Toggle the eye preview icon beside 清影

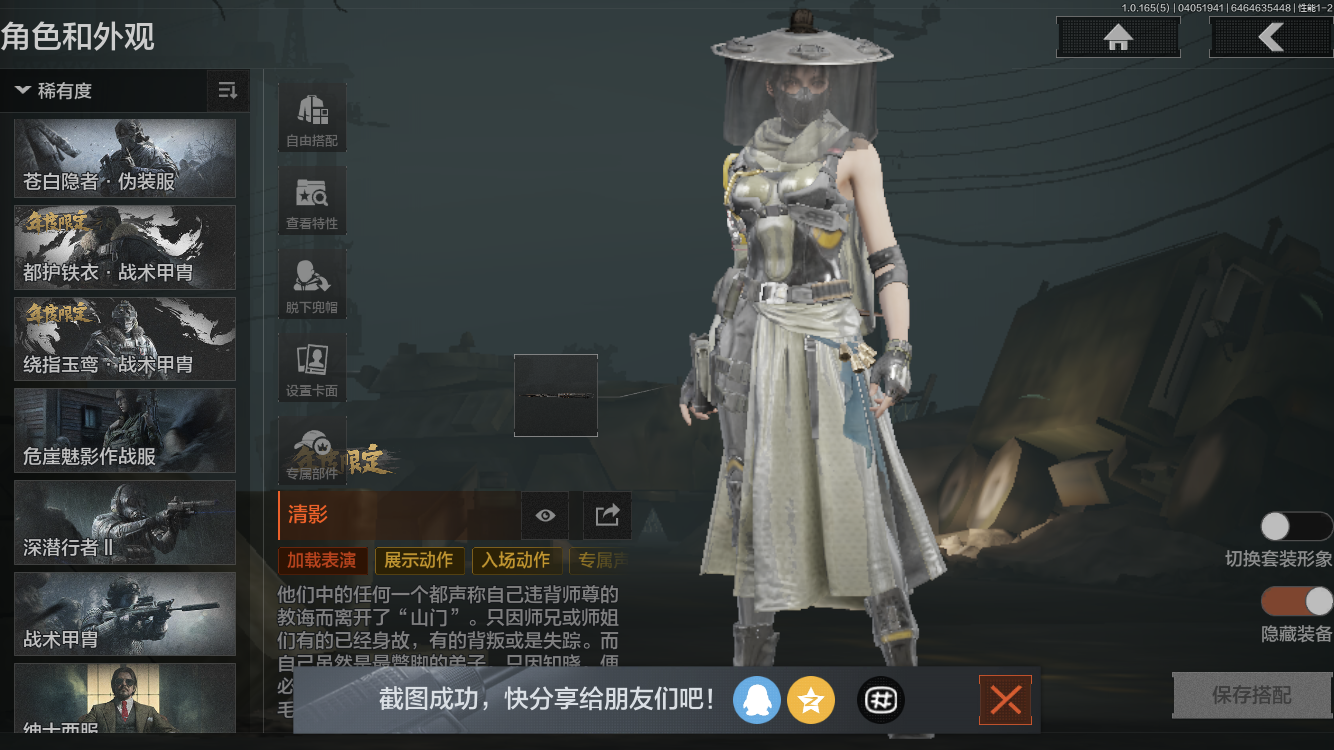click(544, 515)
